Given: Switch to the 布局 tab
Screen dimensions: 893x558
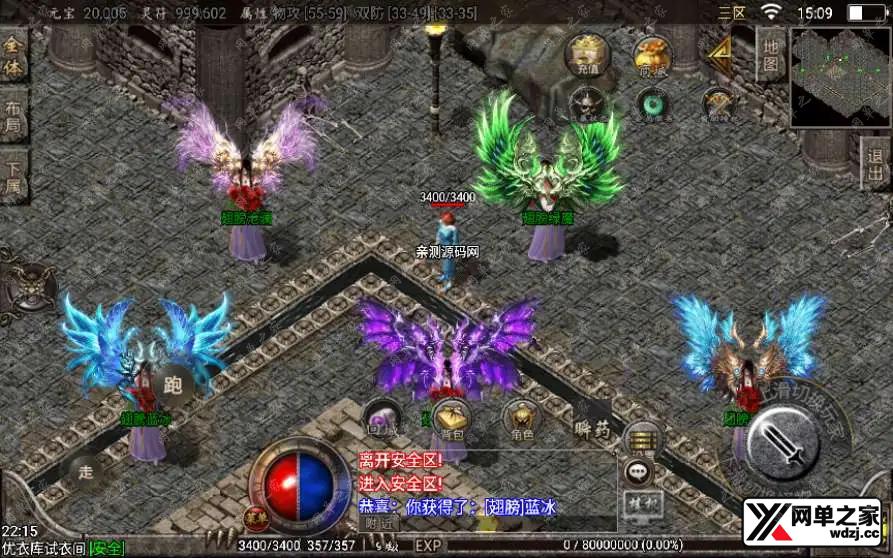Looking at the screenshot, I should tap(13, 119).
